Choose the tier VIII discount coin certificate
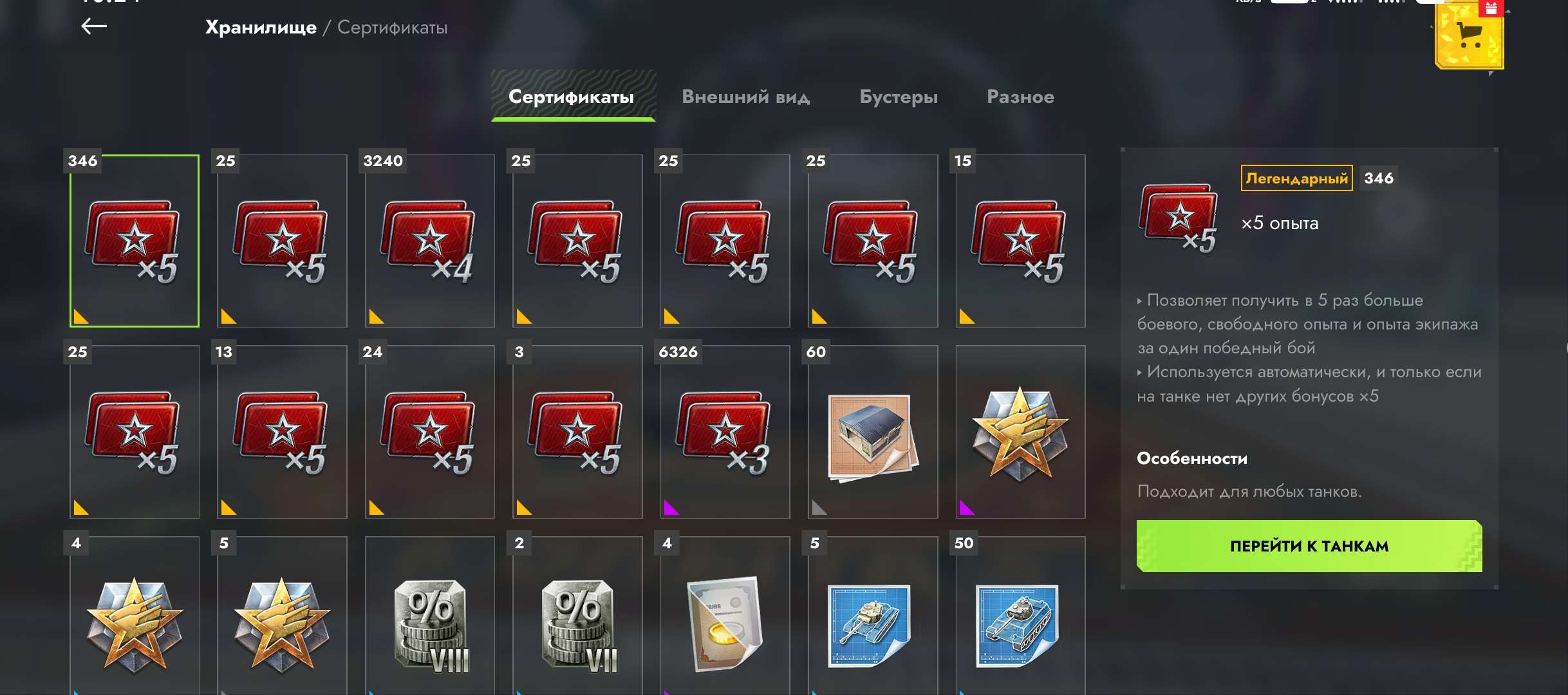The image size is (1568, 695). (429, 621)
